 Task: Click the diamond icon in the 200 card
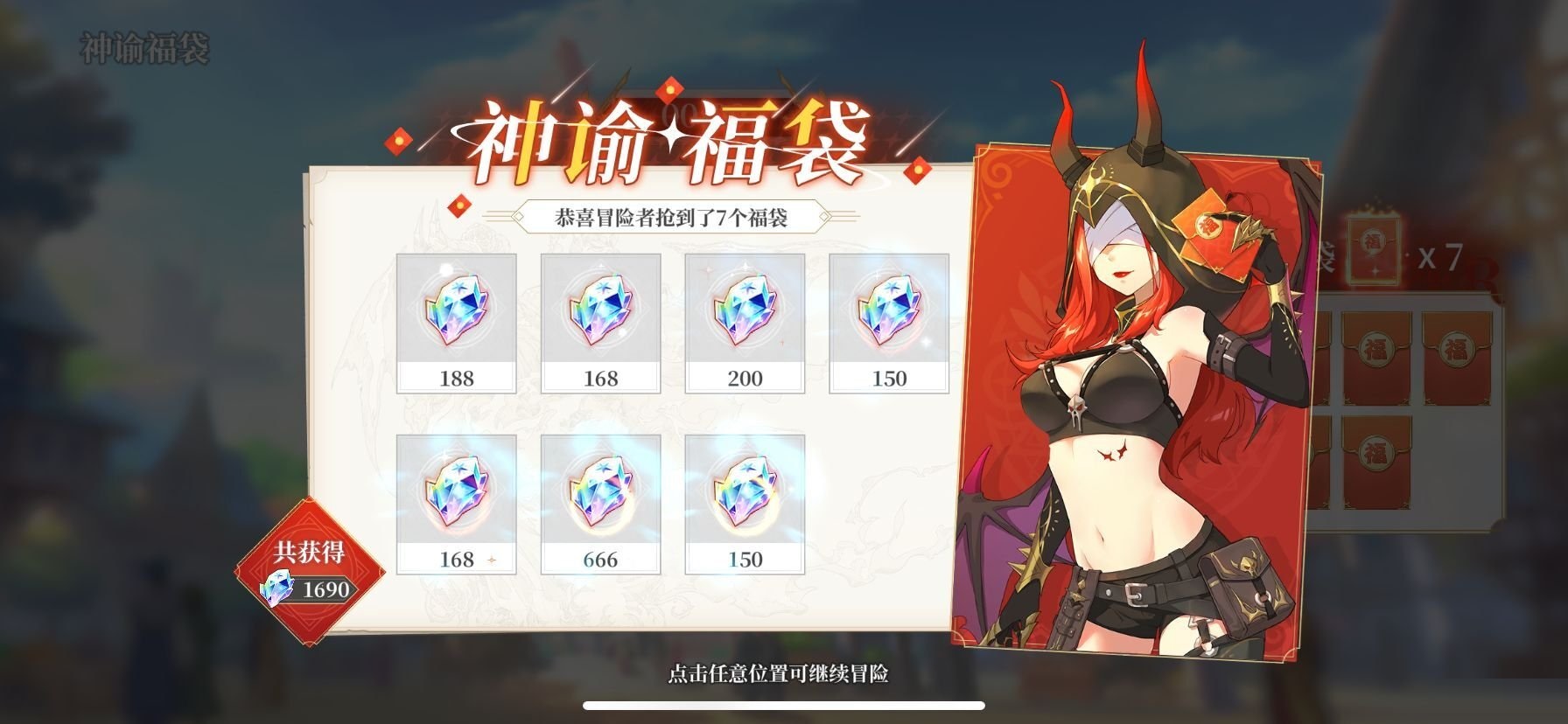point(743,315)
